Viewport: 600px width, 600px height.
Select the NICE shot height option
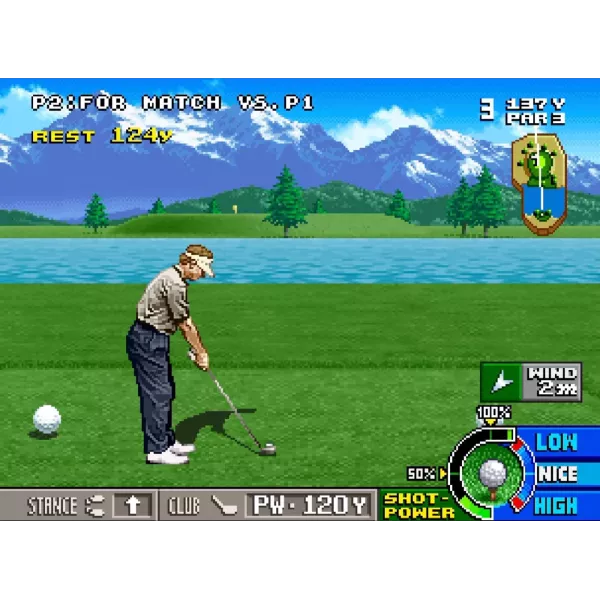pos(557,474)
